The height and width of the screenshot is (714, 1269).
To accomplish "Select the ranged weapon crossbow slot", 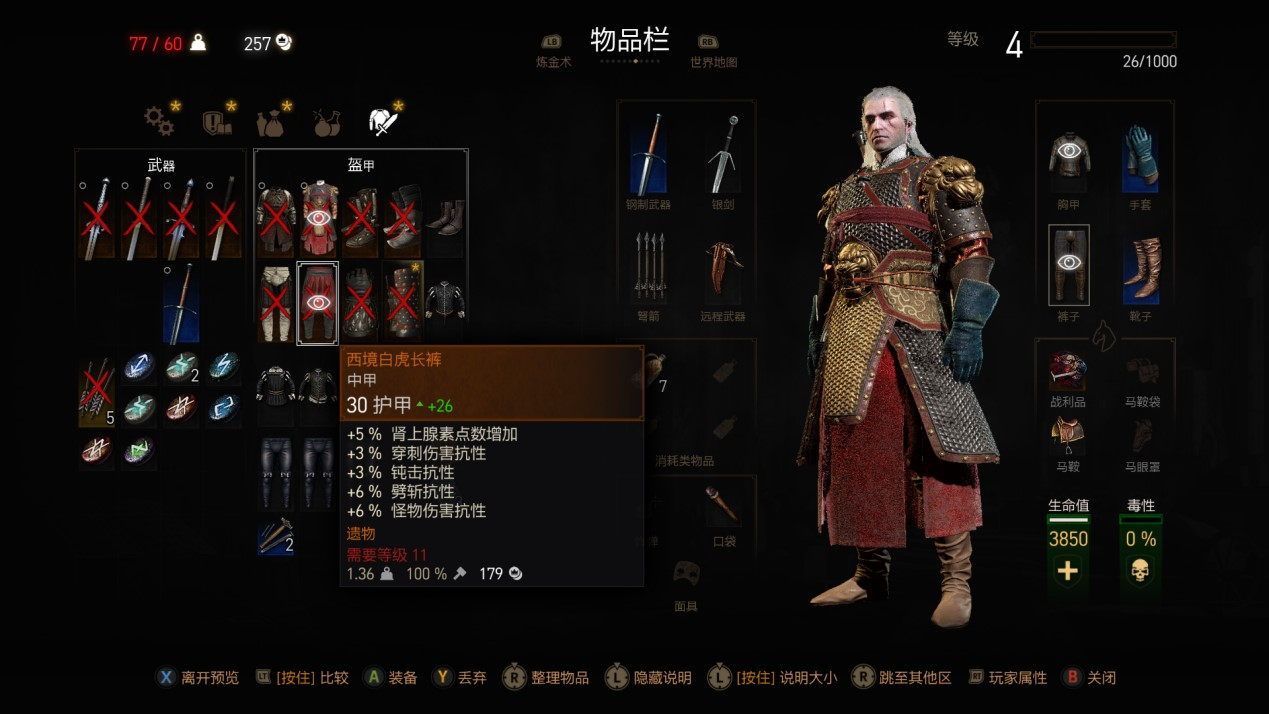I will (725, 266).
